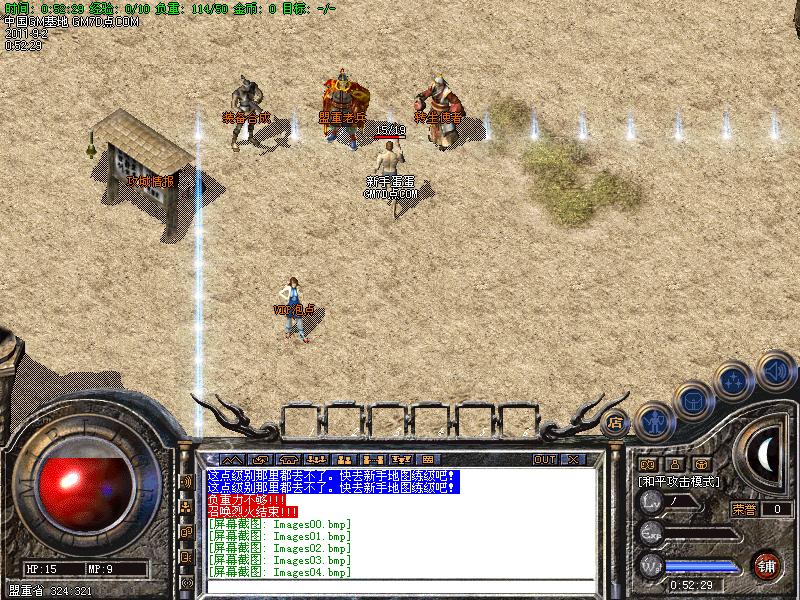Click into the chat input line
Screen dimensions: 800x600
400,585
